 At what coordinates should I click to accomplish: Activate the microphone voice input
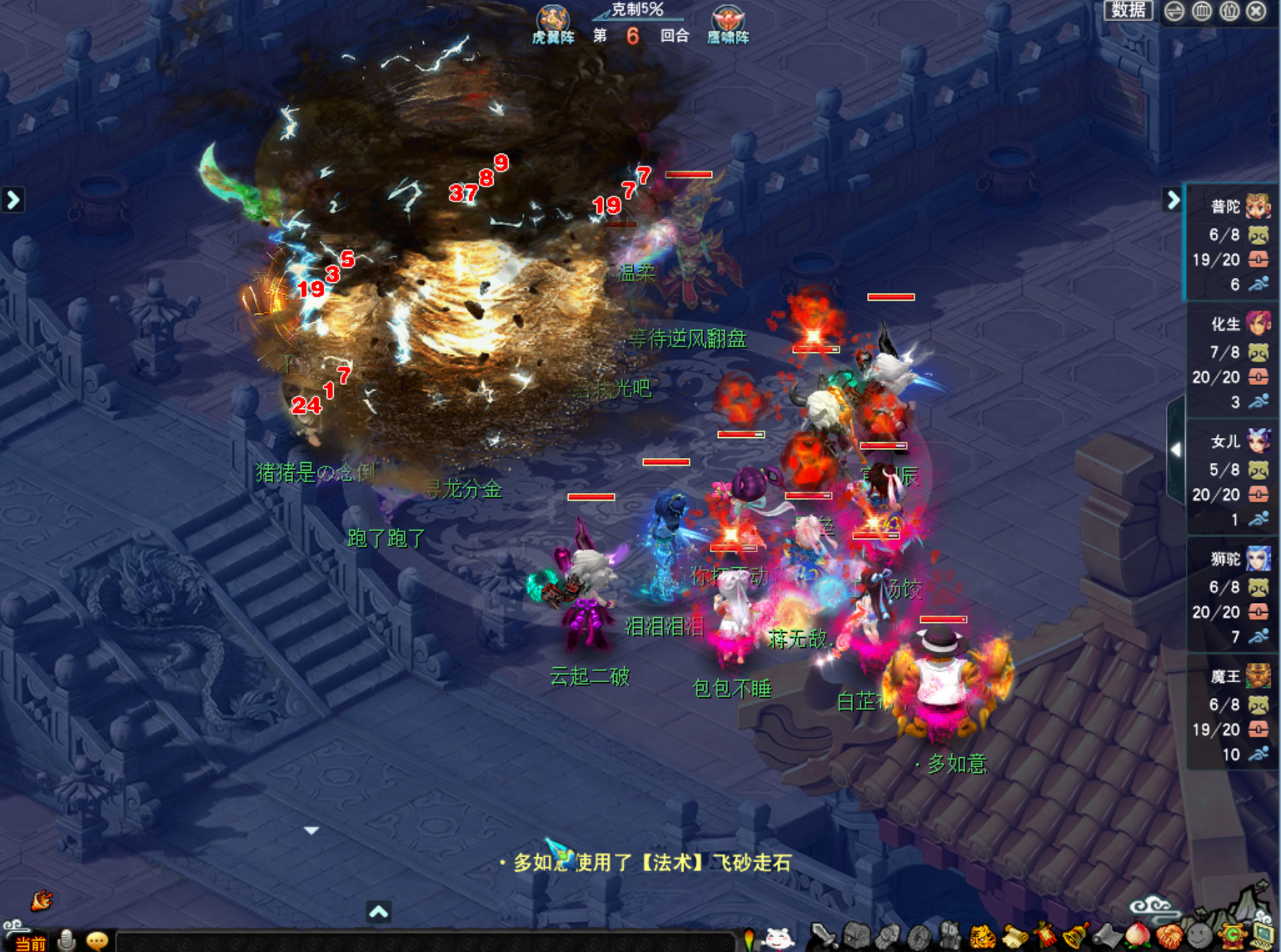67,940
